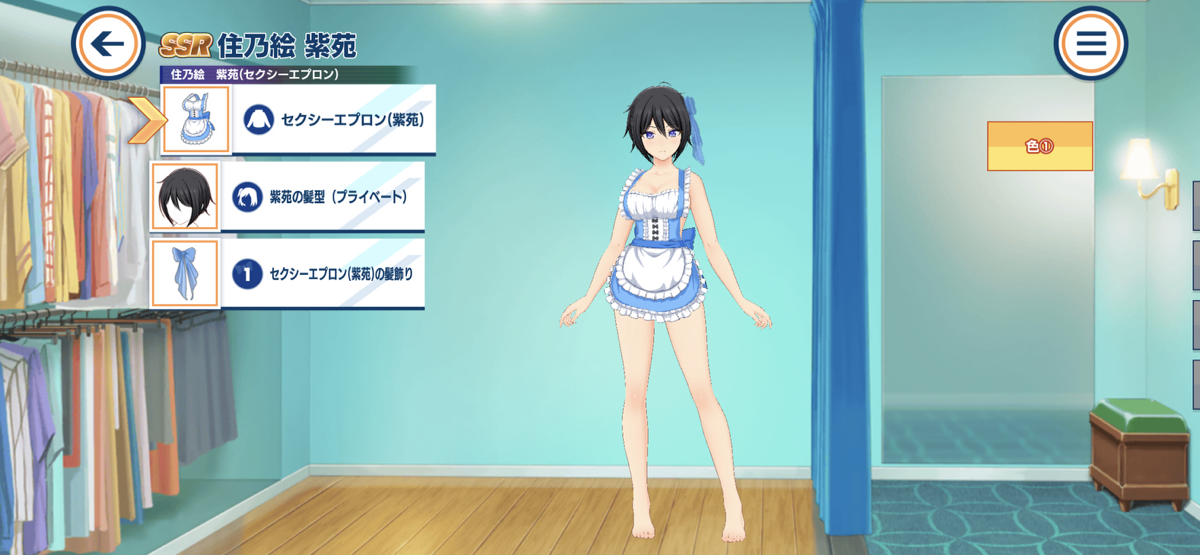Open the hamburger menu
This screenshot has height=555, width=1200.
[1090, 44]
